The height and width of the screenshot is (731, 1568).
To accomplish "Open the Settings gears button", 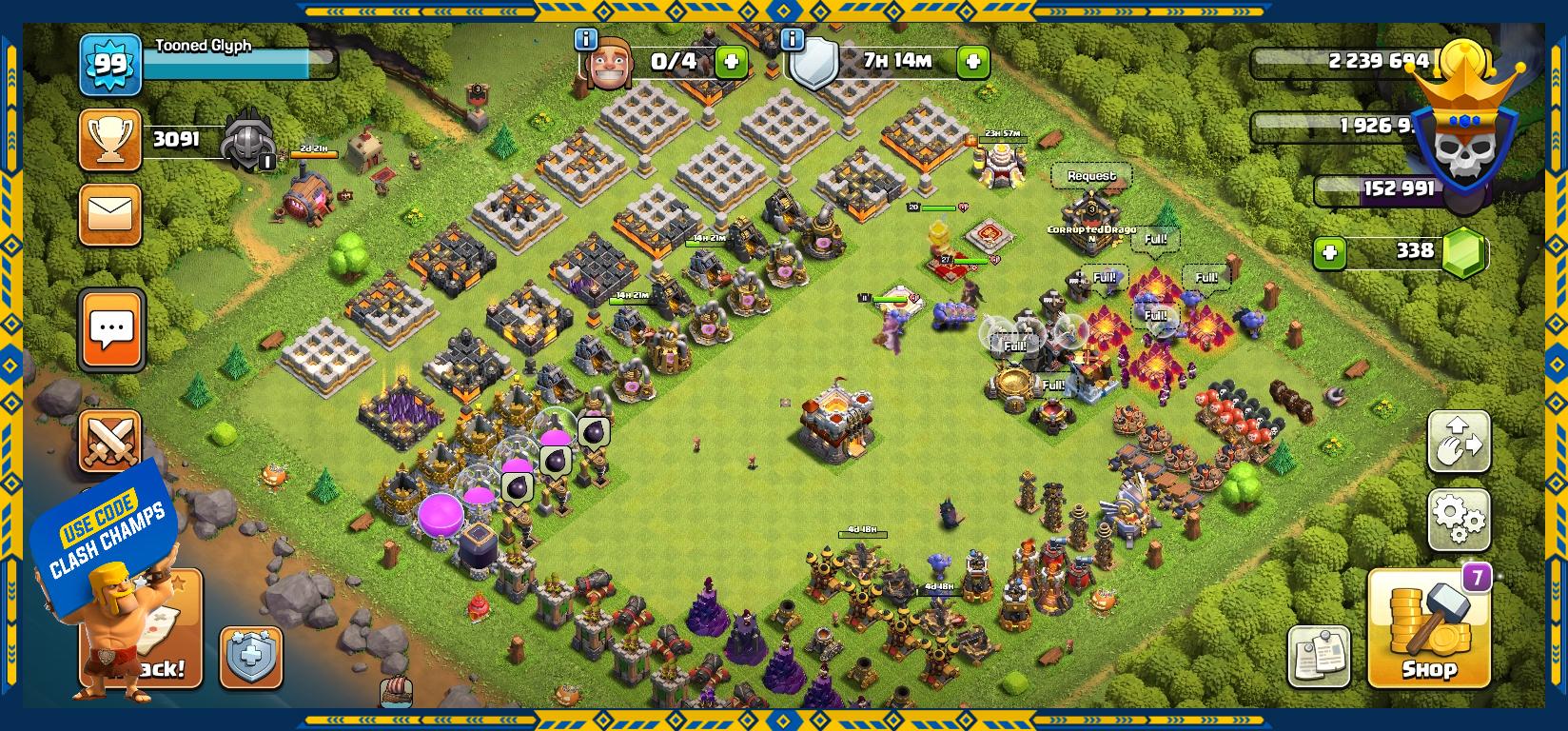I will [1458, 518].
